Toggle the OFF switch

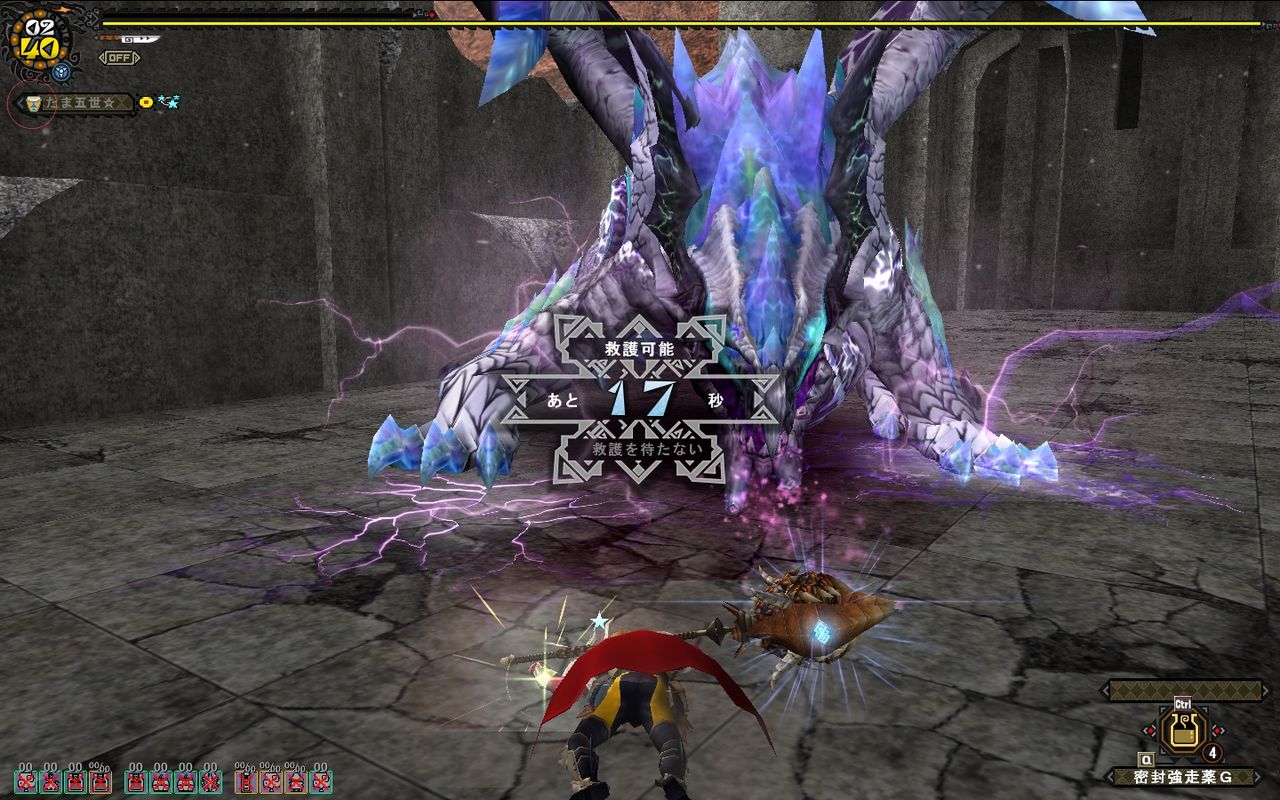120,57
